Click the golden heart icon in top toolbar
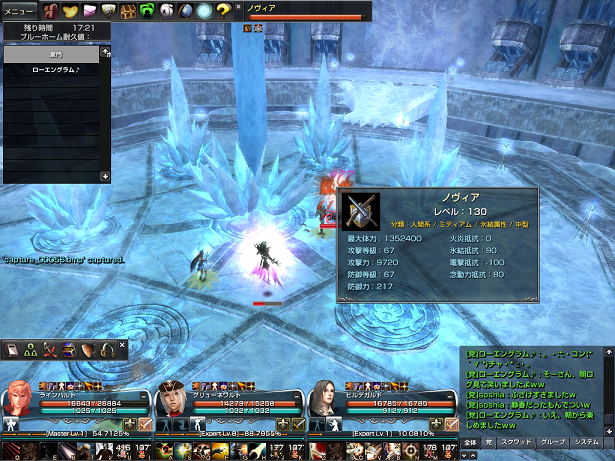 [68, 10]
